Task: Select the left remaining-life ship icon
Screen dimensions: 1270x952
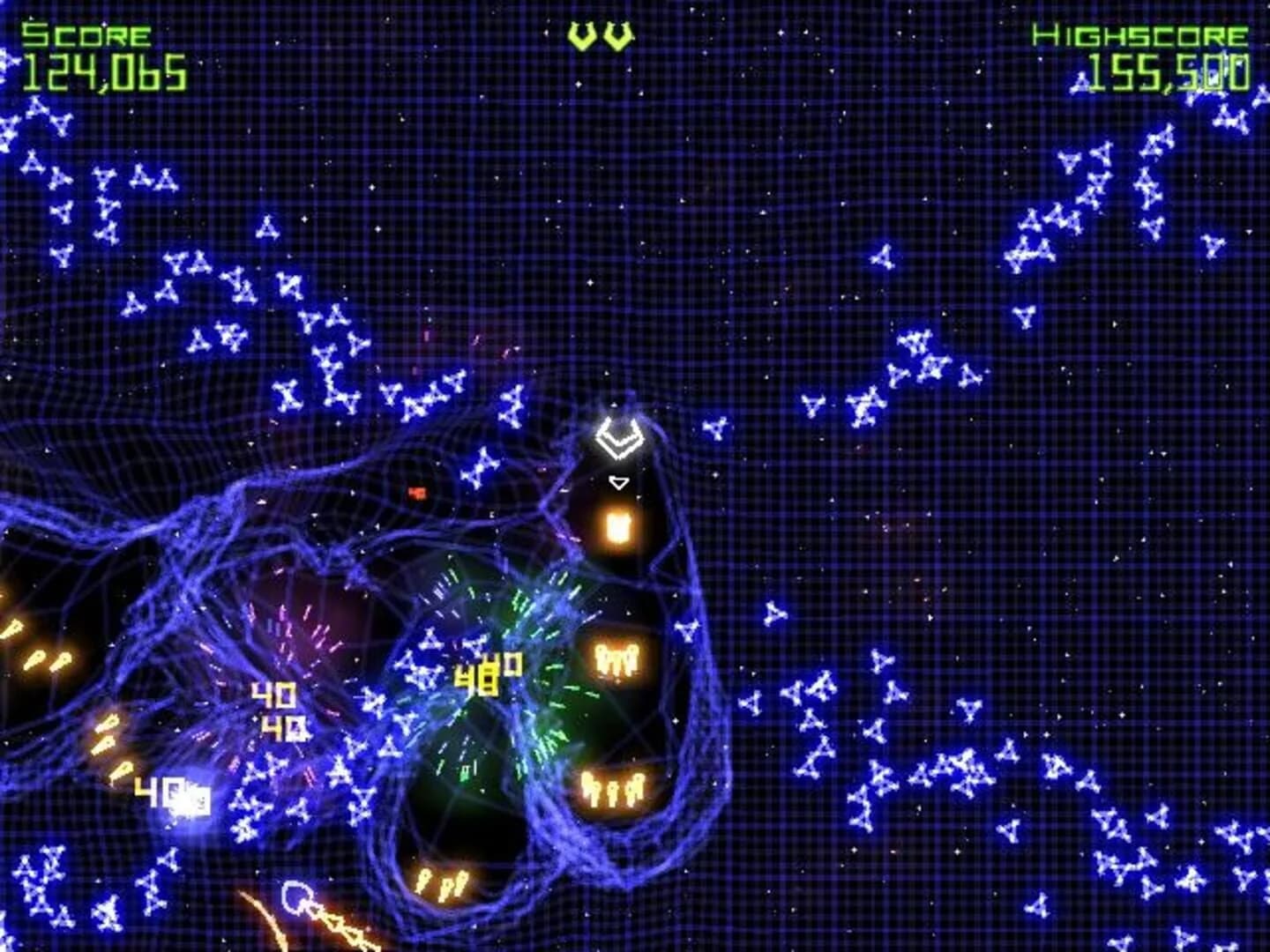Action: (582, 35)
